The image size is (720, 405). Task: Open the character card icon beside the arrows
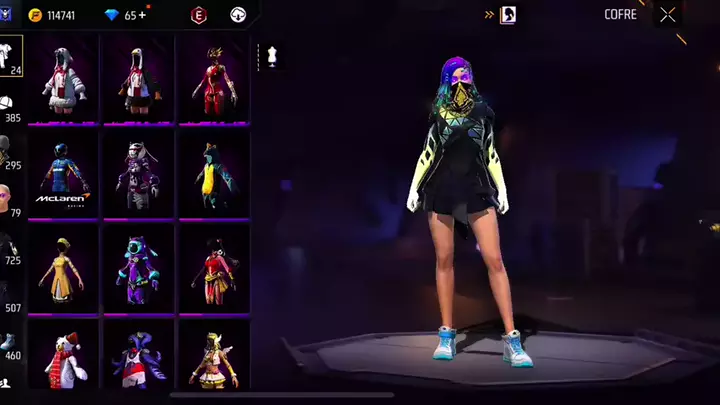click(x=508, y=15)
